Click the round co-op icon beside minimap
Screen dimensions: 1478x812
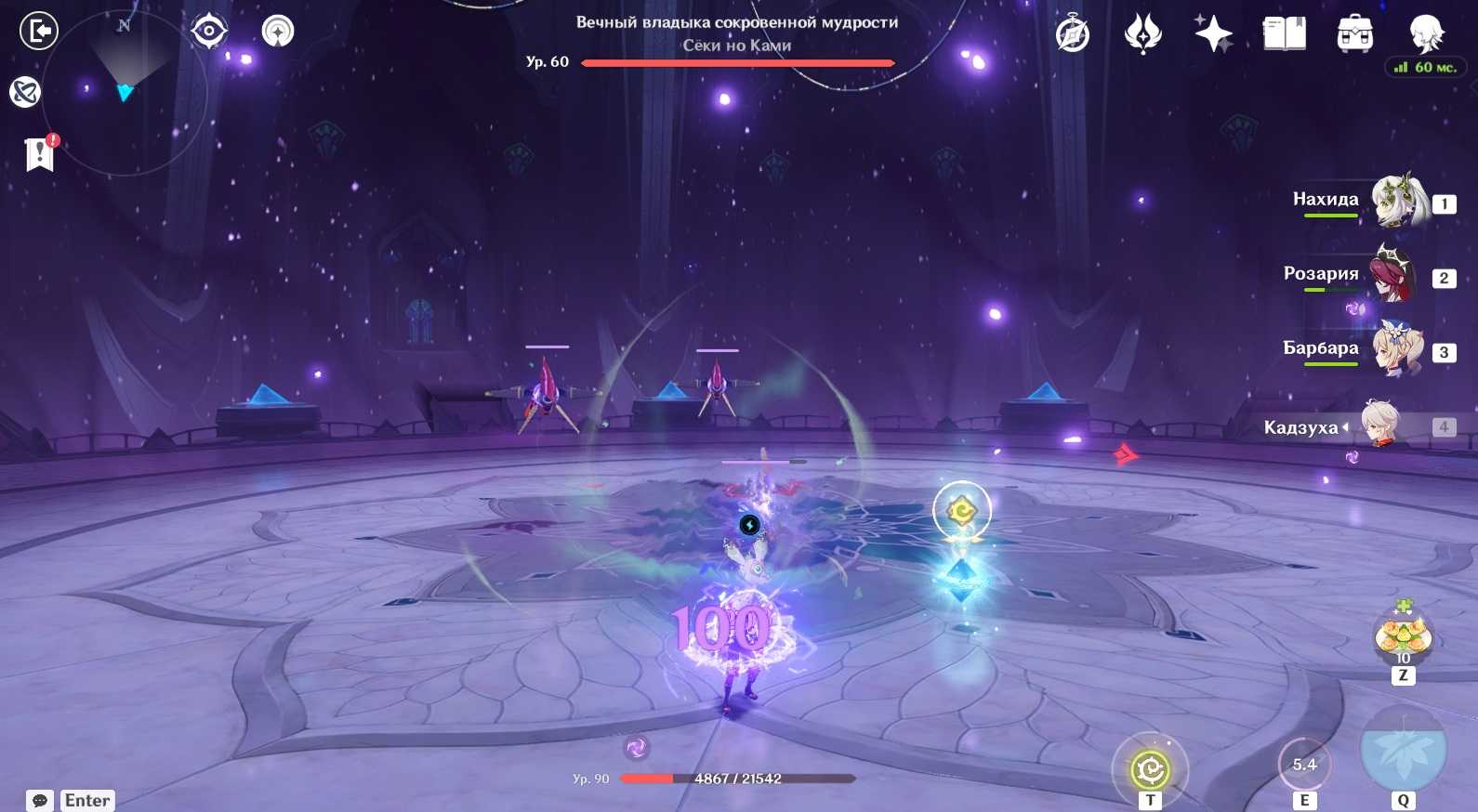tap(278, 32)
